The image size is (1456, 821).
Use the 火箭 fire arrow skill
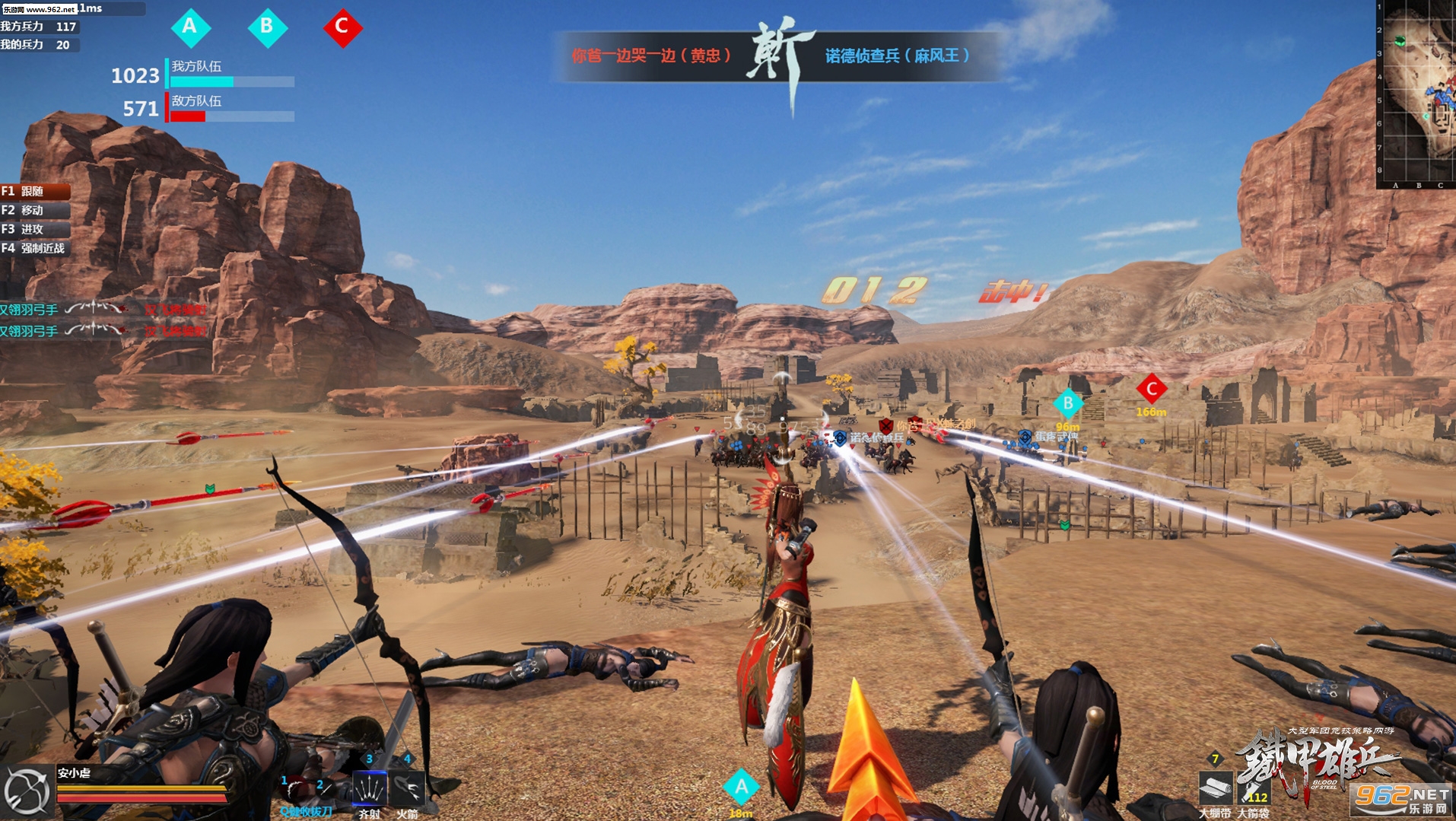pyautogui.click(x=407, y=788)
